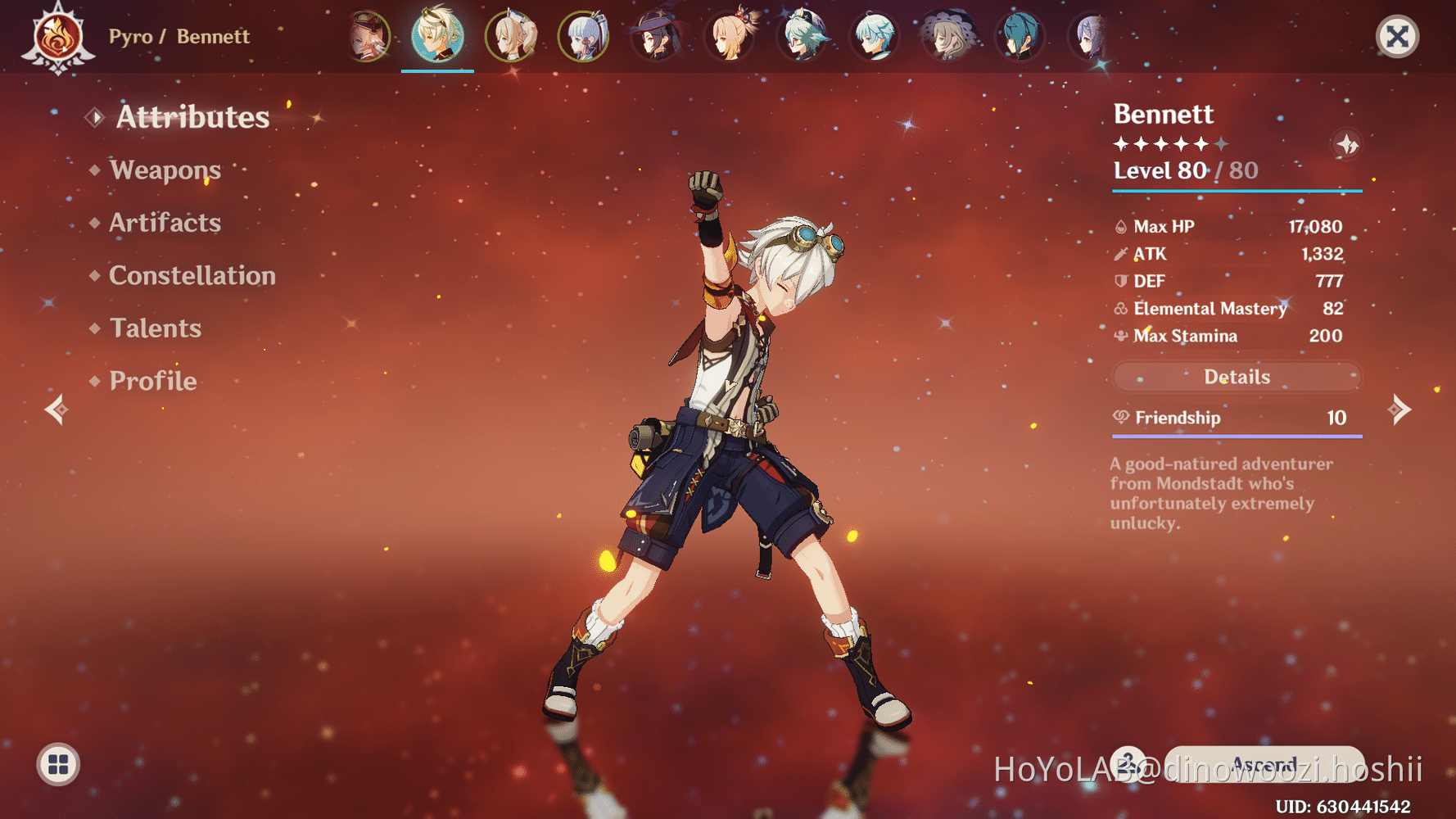This screenshot has width=1456, height=819.
Task: Select Bennett's character portrait in the top bar
Action: [x=438, y=37]
